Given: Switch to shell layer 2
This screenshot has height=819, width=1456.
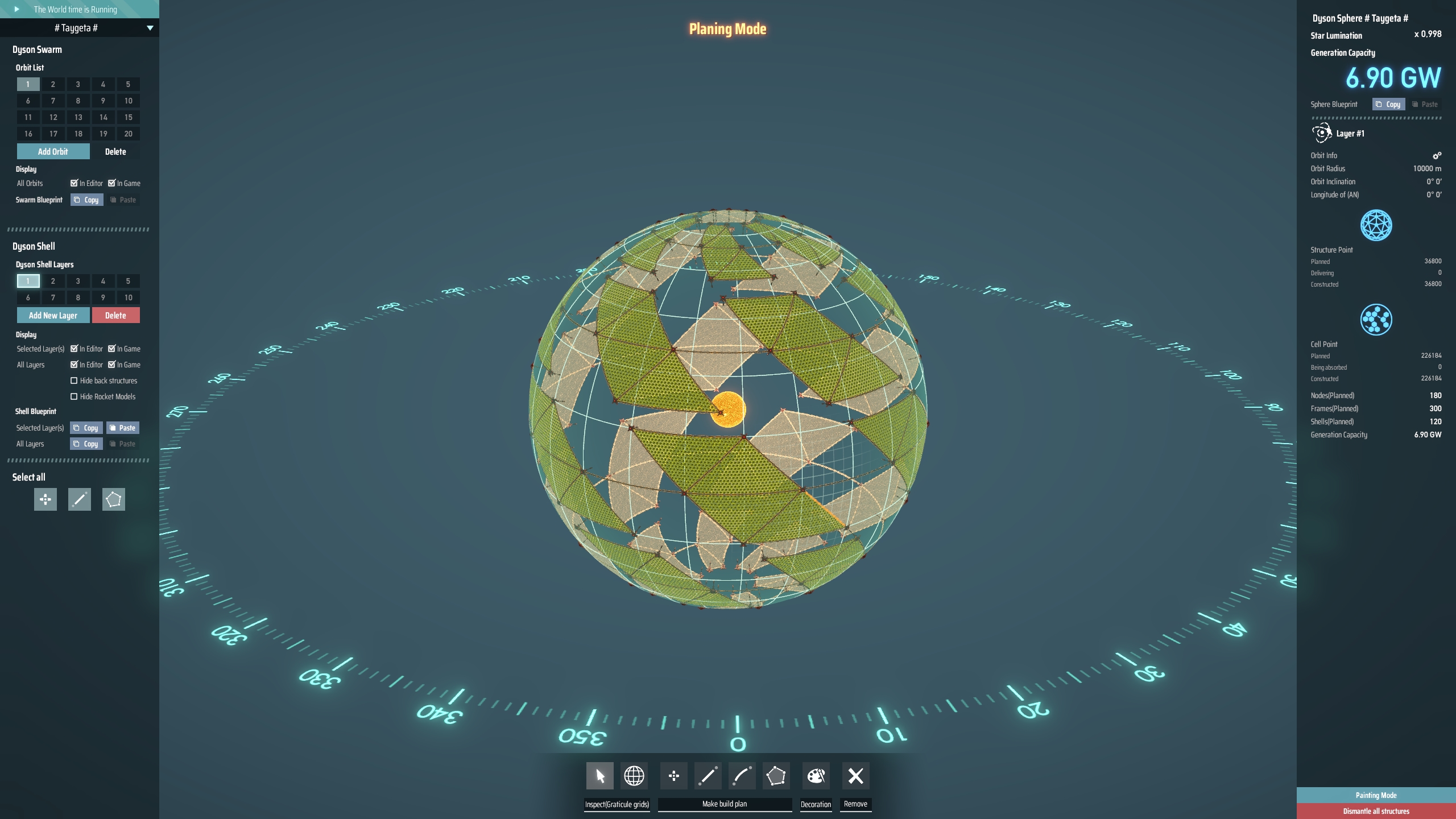Looking at the screenshot, I should point(52,281).
